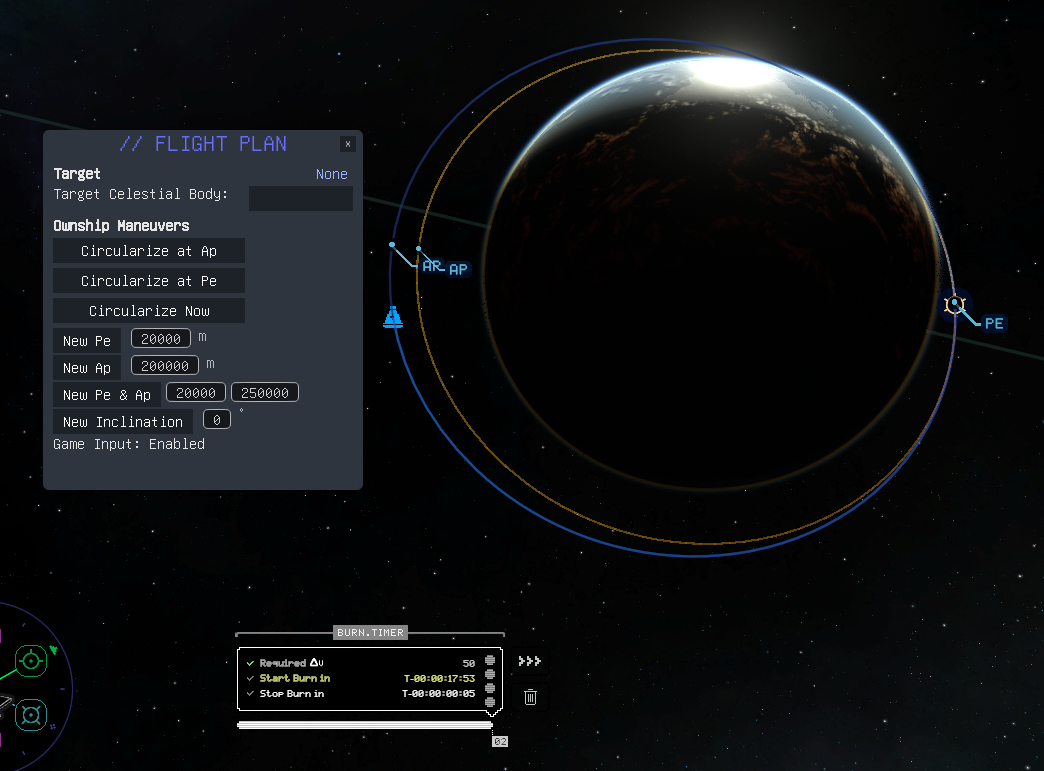
Task: Select the Target Celestial Body field
Action: click(x=300, y=198)
